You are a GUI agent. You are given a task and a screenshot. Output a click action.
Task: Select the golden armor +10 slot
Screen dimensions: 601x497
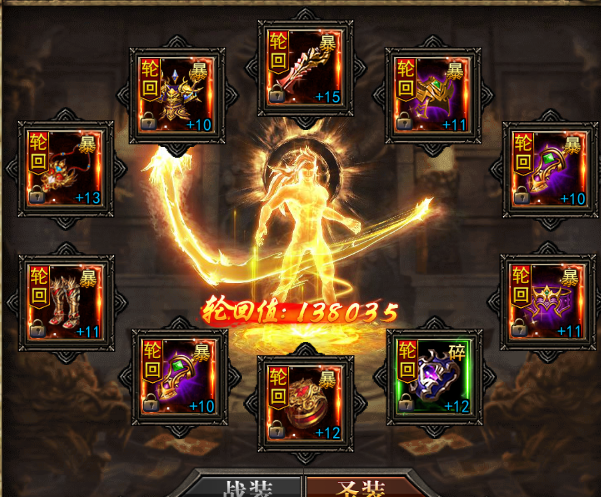[x=178, y=94]
